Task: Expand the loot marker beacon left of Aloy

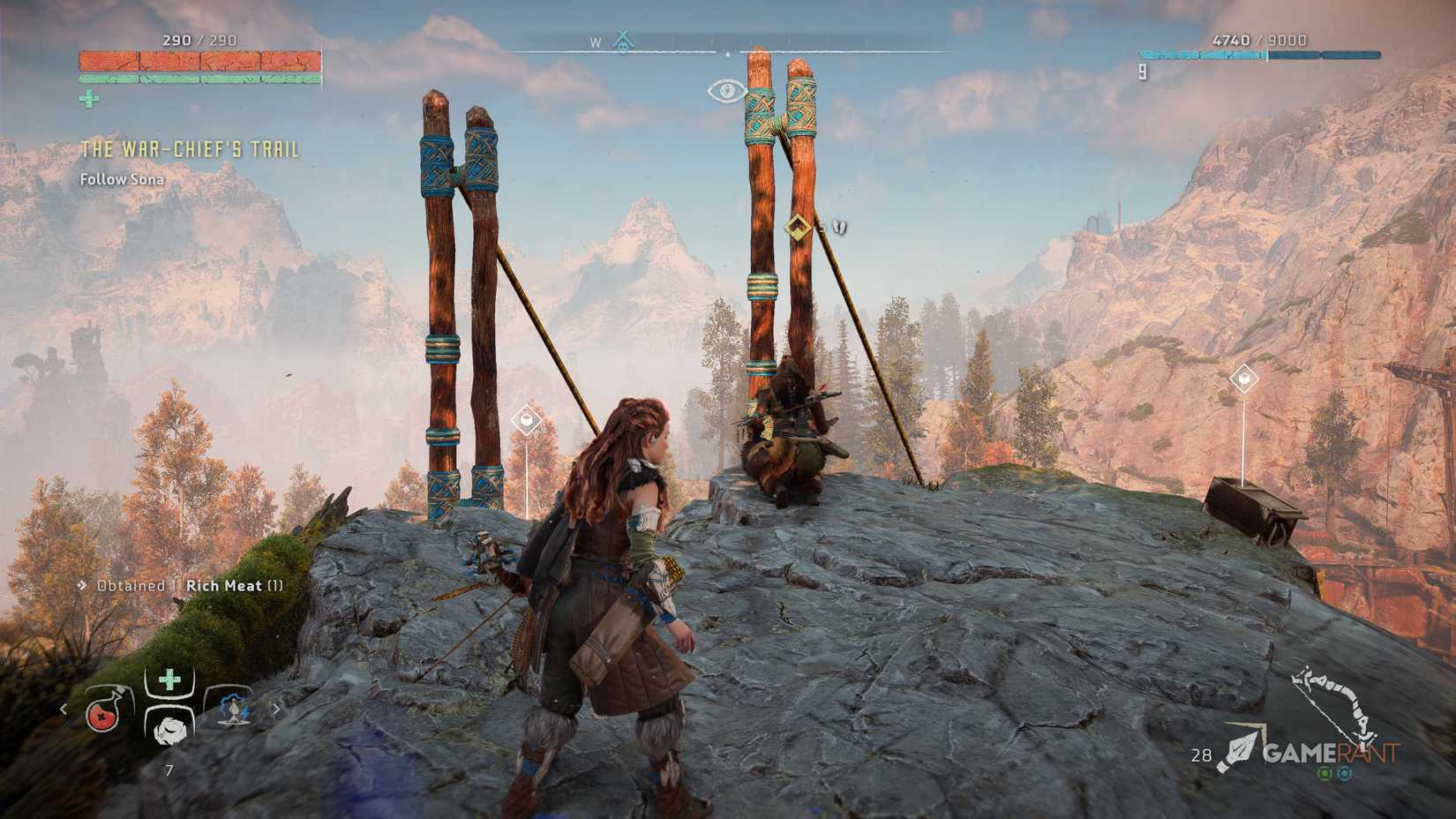Action: tap(524, 421)
